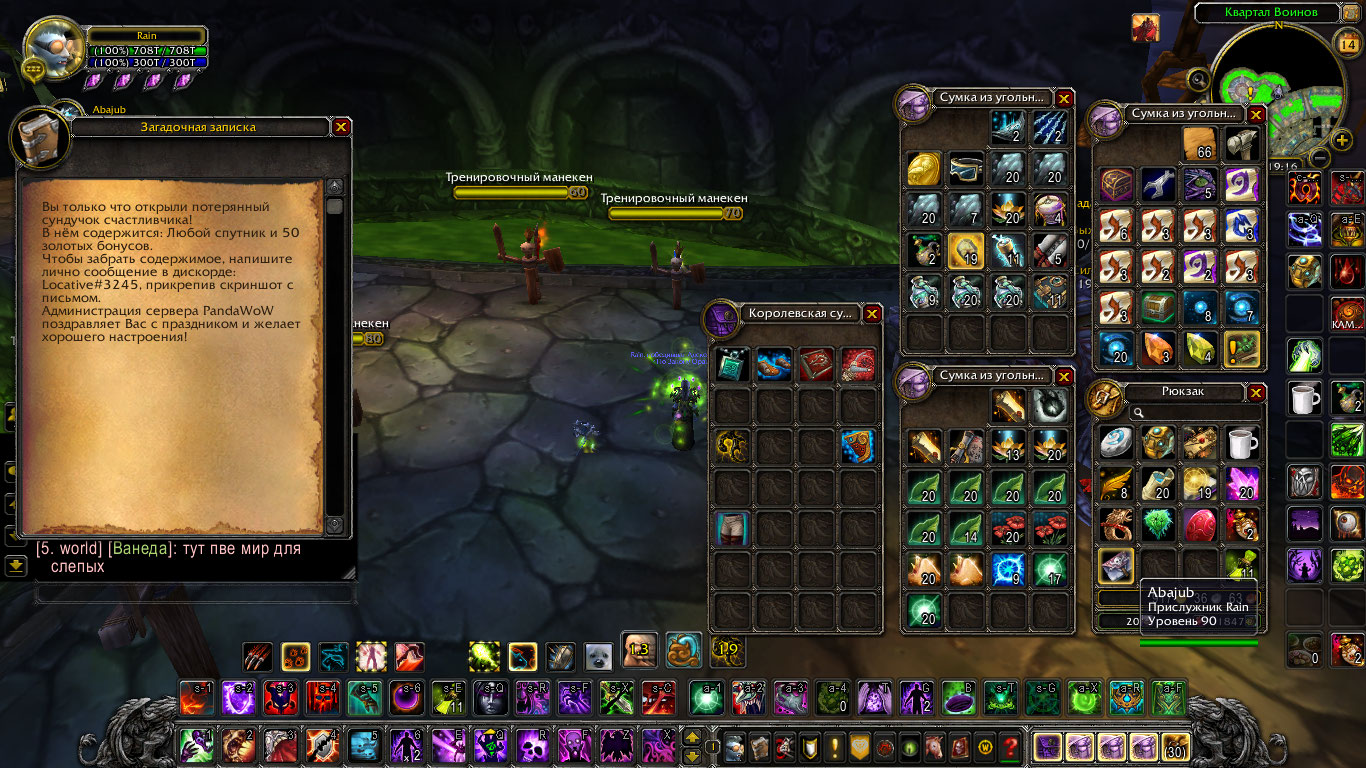Close the Королевская сумка bag window
1366x768 pixels.
point(872,313)
